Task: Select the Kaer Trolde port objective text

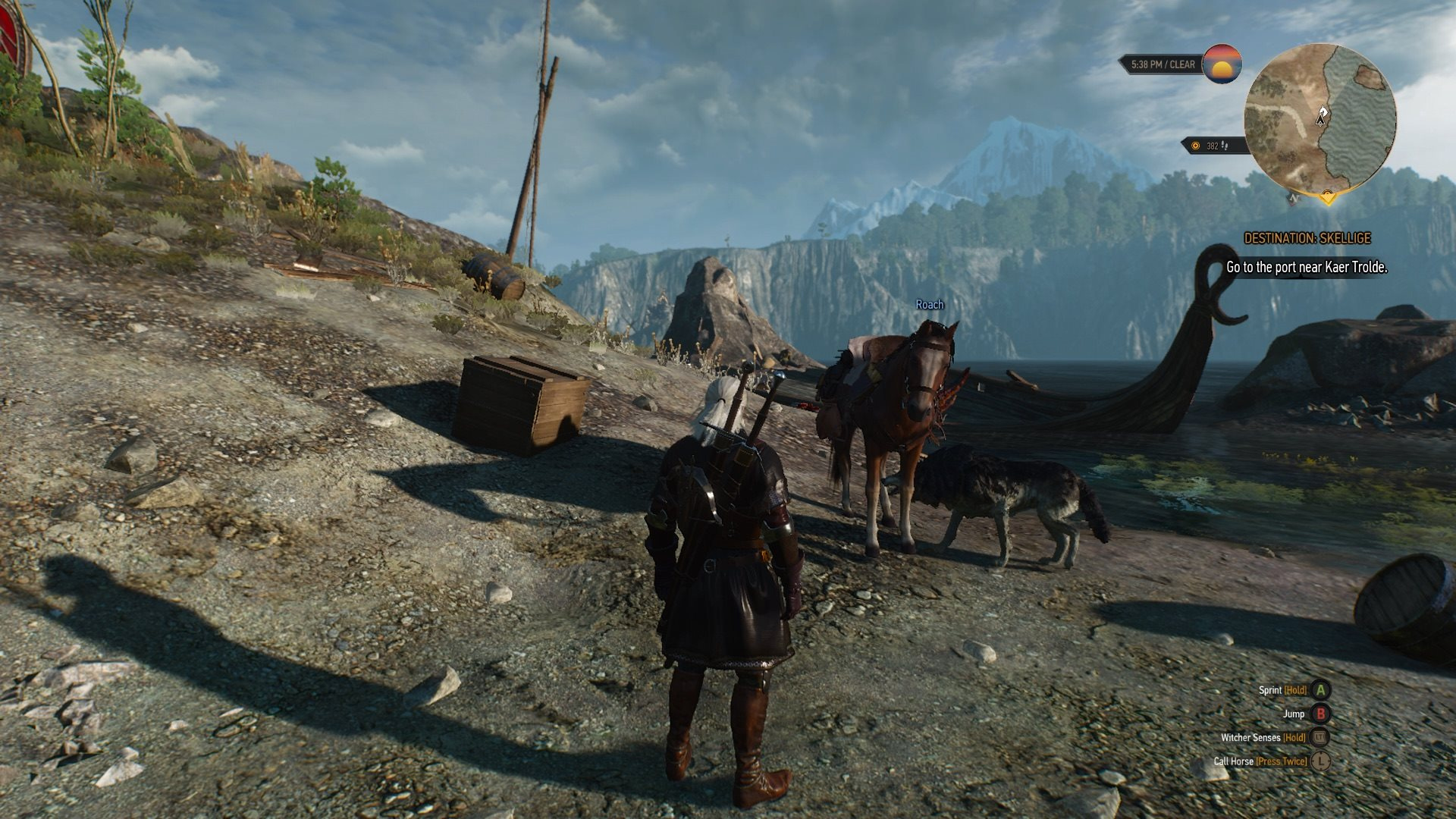Action: click(x=1307, y=267)
